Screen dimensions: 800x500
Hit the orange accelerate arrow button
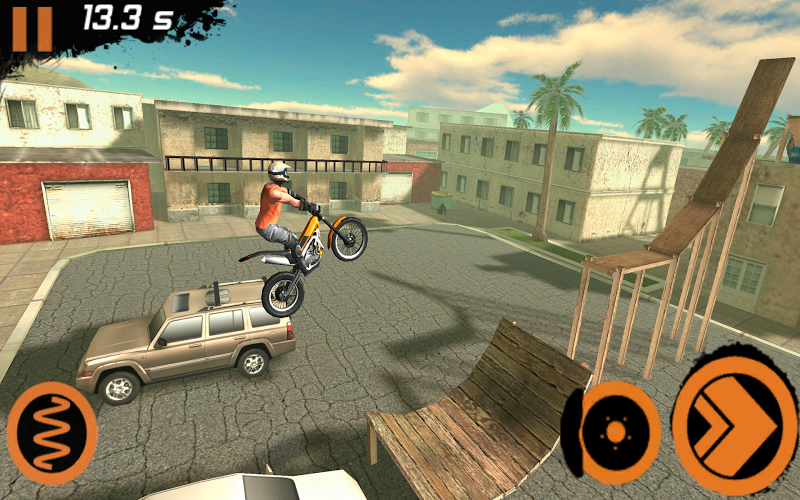tap(733, 420)
